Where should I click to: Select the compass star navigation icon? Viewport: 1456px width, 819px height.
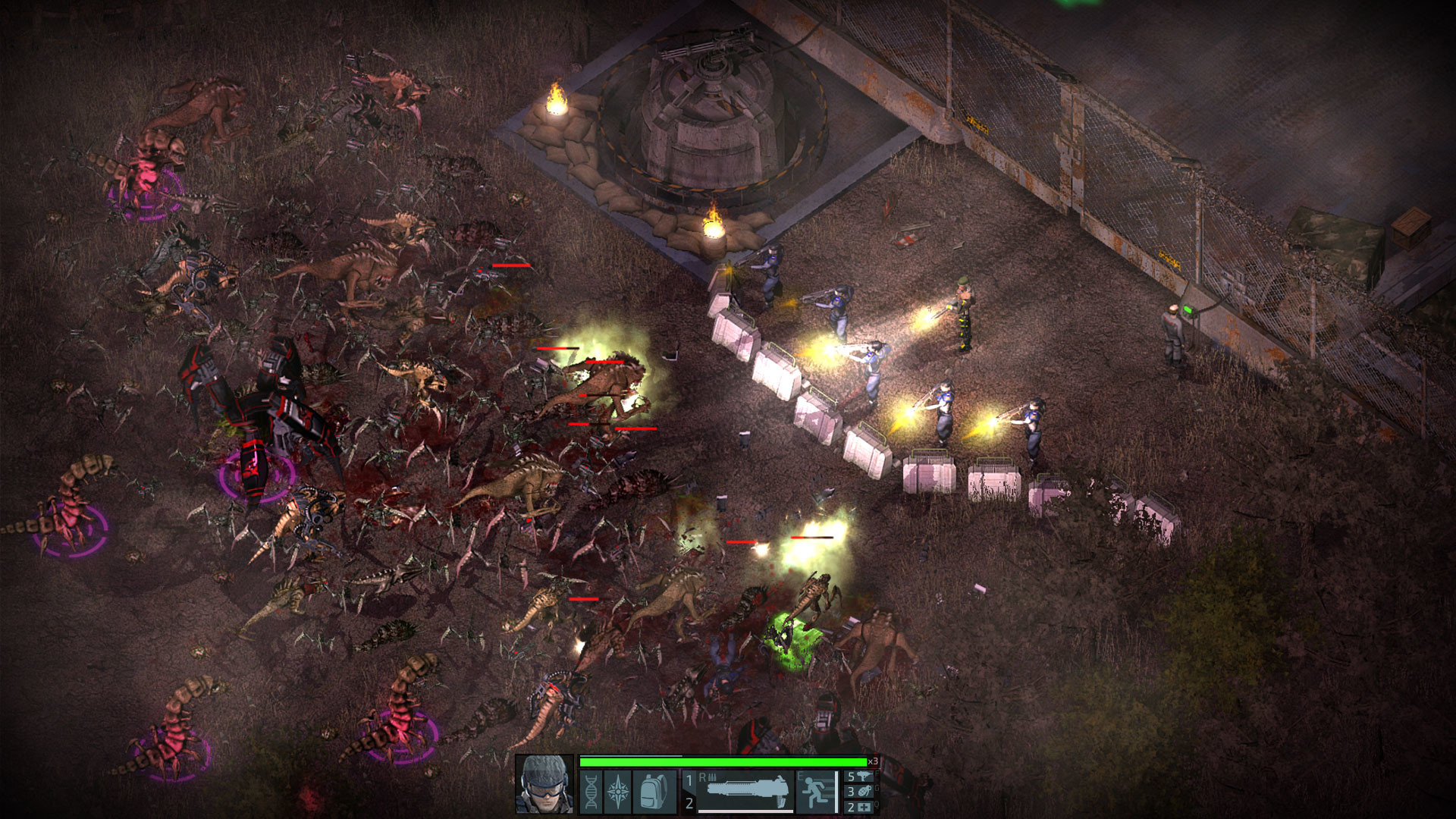[617, 790]
